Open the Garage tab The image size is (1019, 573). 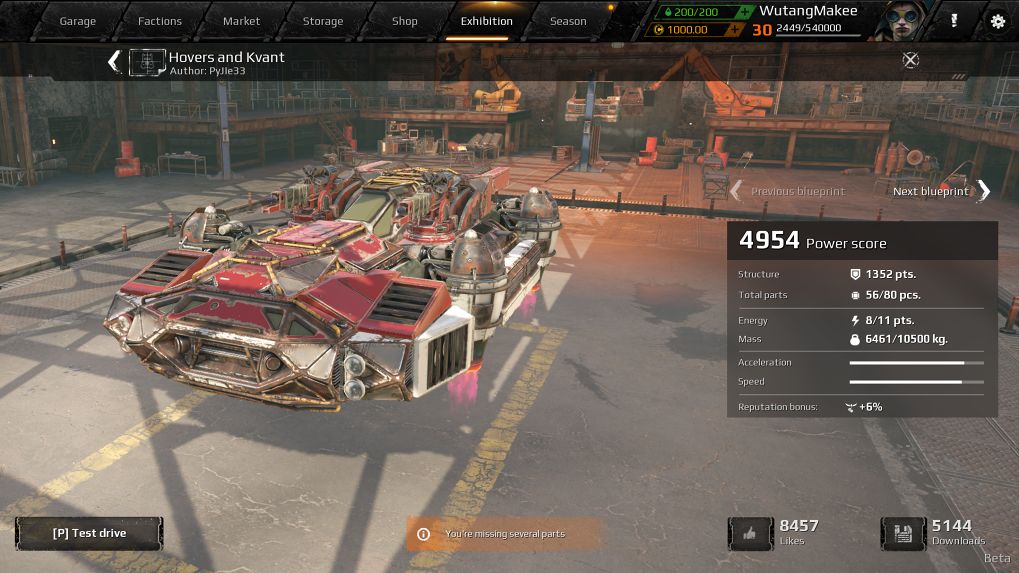pyautogui.click(x=77, y=21)
